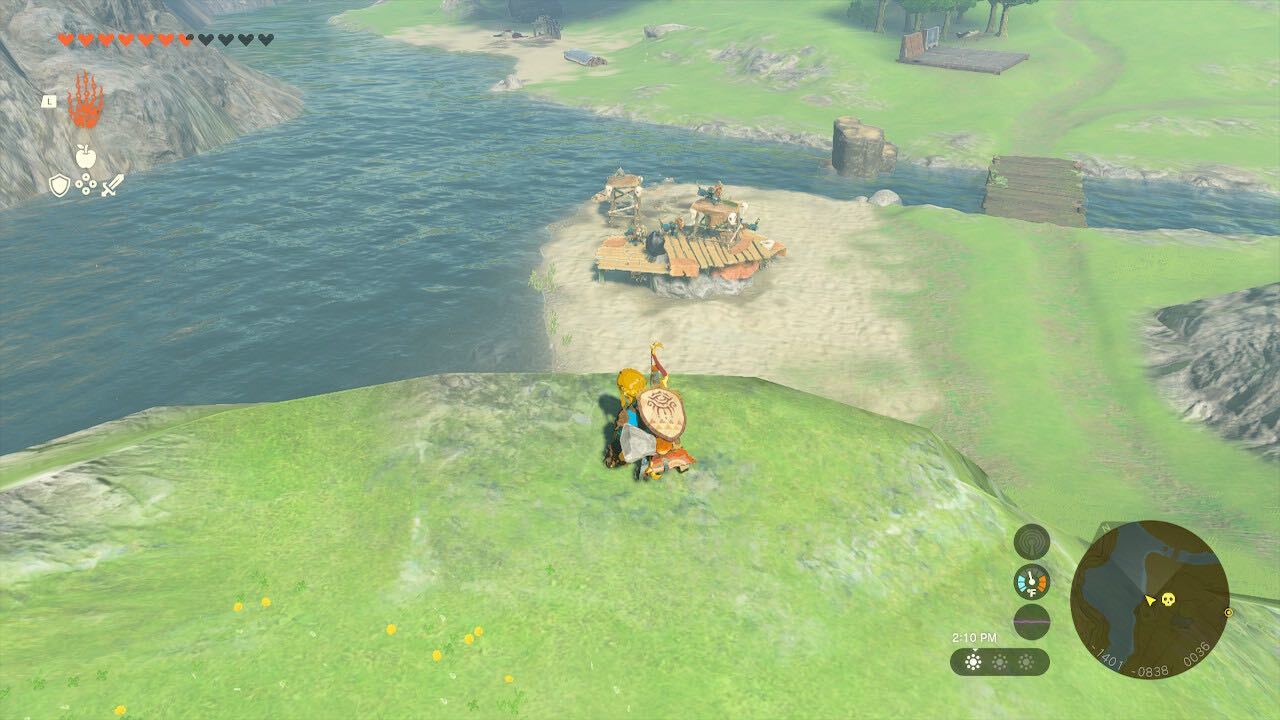Click the sword equipment icon
The image size is (1280, 720).
coord(111,186)
